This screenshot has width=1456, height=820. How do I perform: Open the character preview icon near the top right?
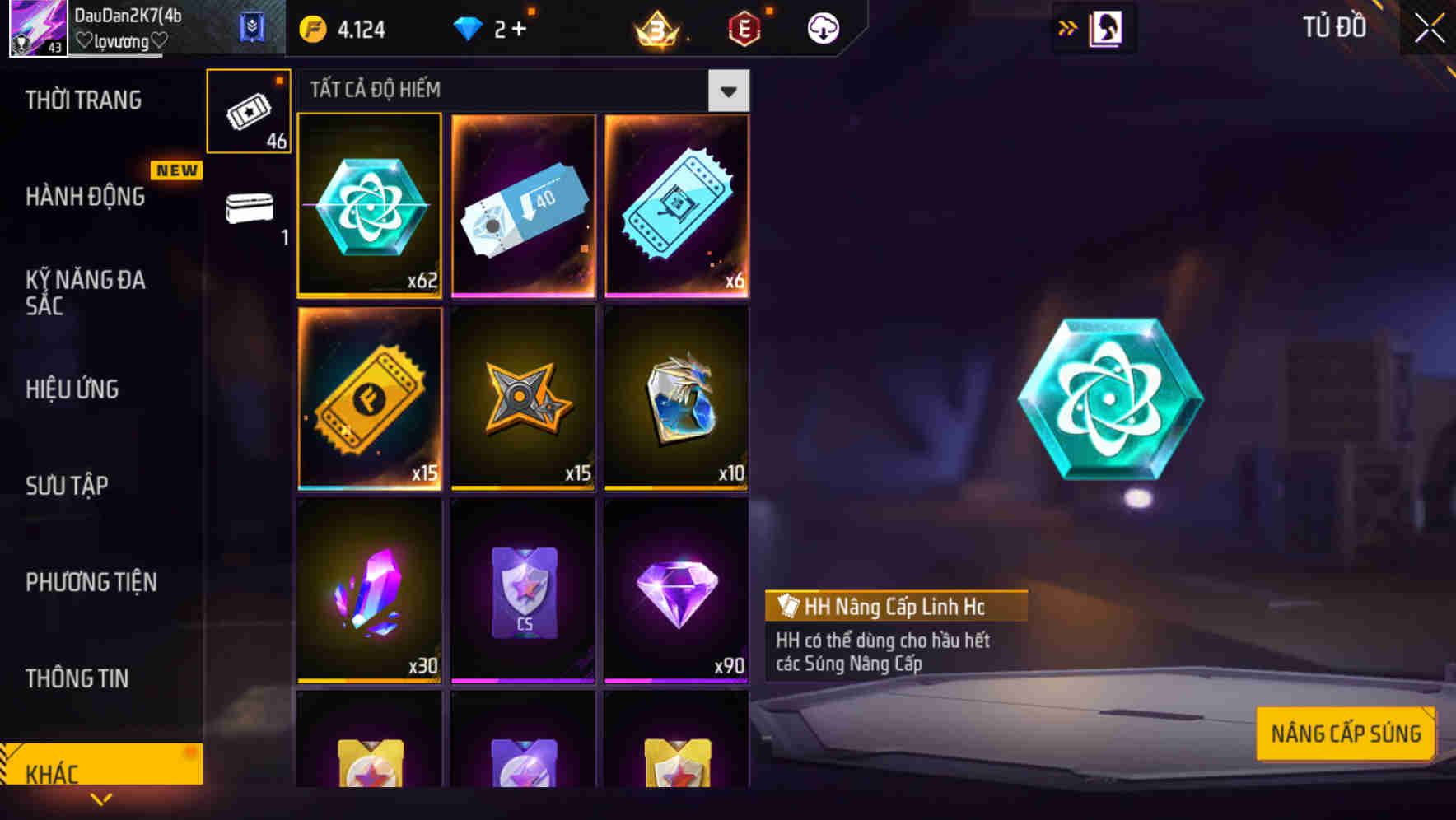[1107, 27]
